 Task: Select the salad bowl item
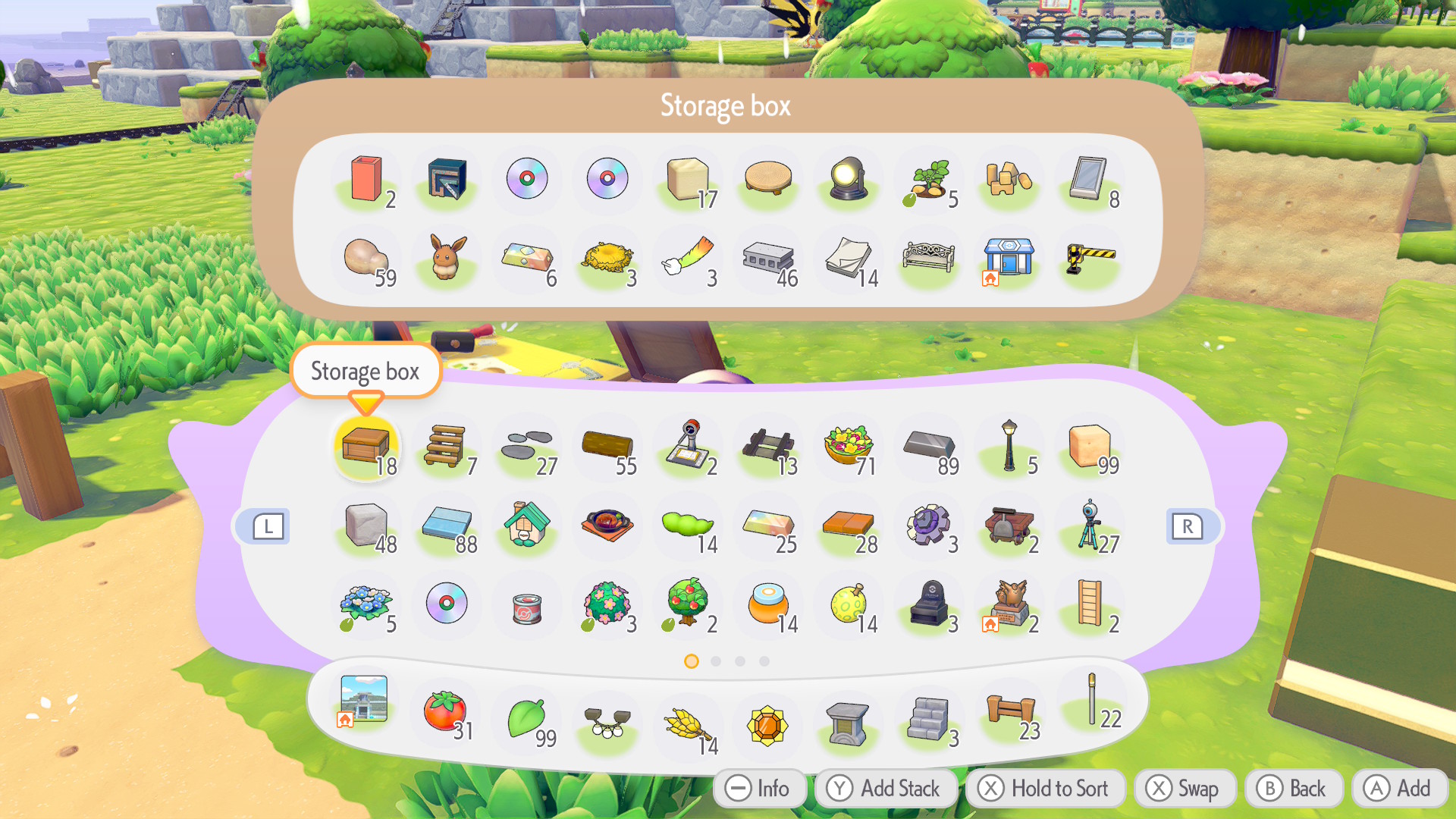tap(849, 447)
